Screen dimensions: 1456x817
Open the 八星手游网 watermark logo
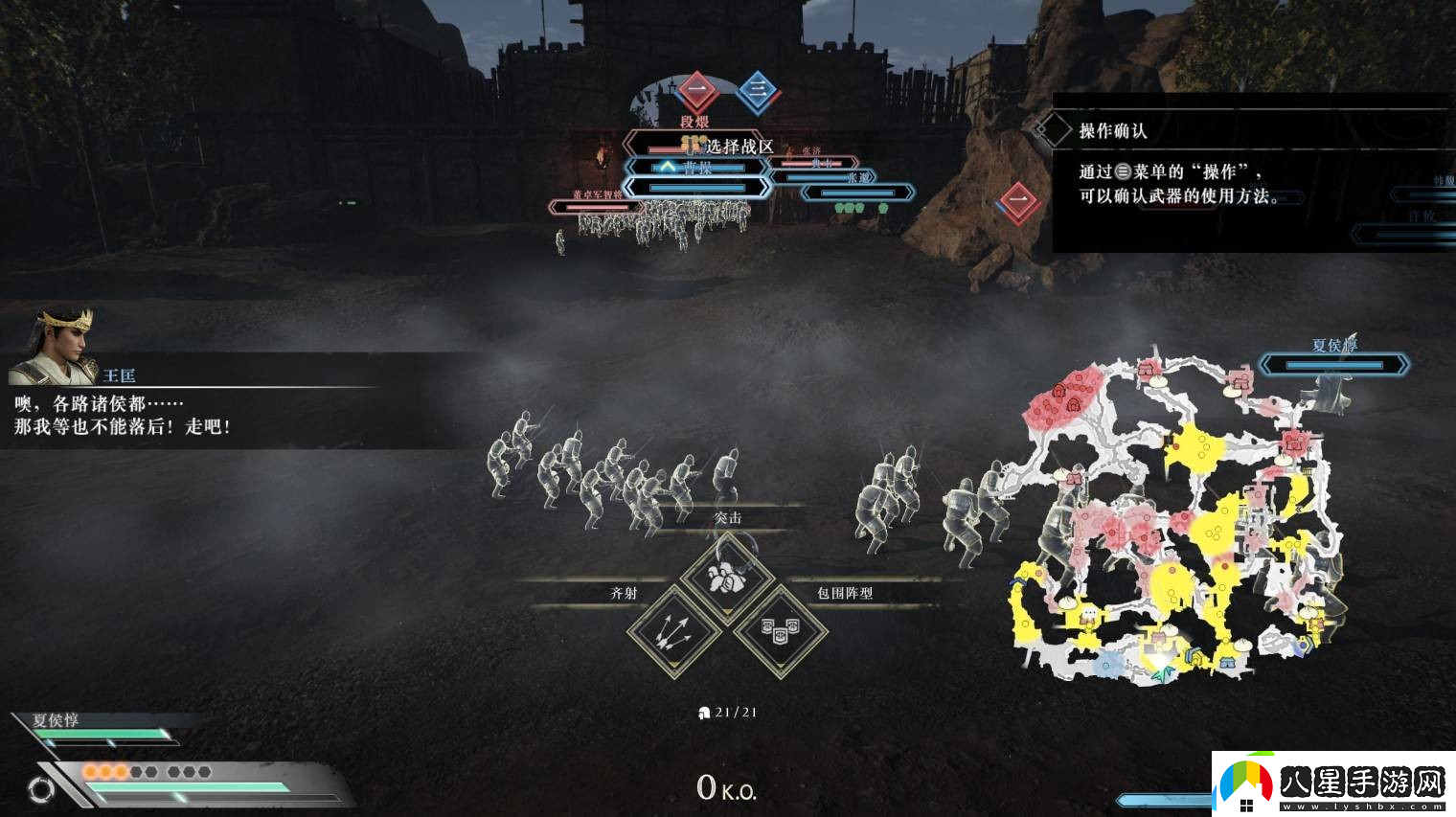click(x=1332, y=783)
